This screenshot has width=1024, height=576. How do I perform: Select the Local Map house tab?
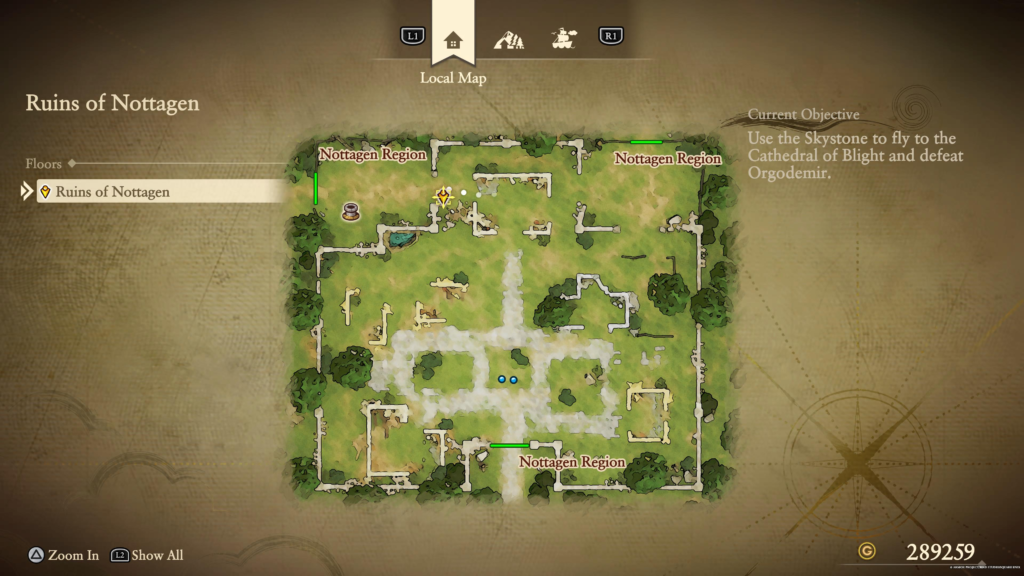point(453,40)
